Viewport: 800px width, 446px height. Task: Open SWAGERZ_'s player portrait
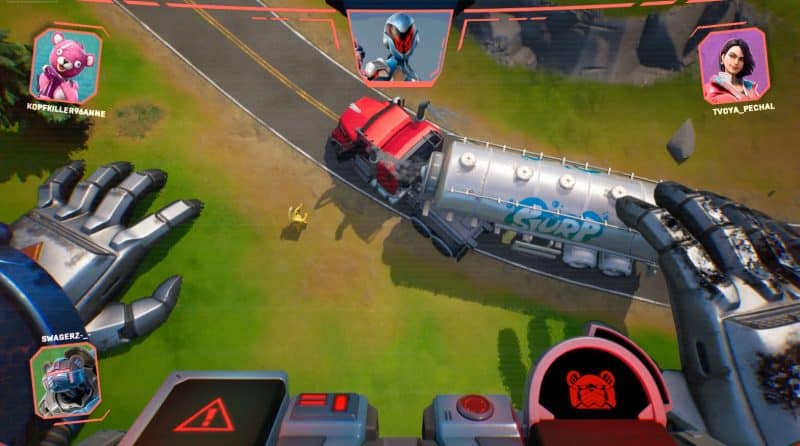tap(64, 380)
